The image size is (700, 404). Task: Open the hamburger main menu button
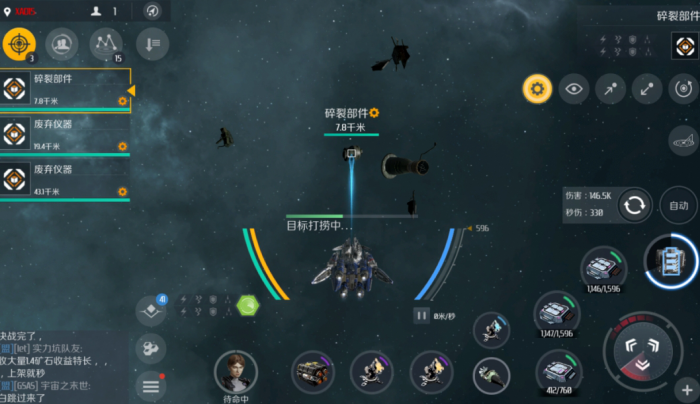151,386
